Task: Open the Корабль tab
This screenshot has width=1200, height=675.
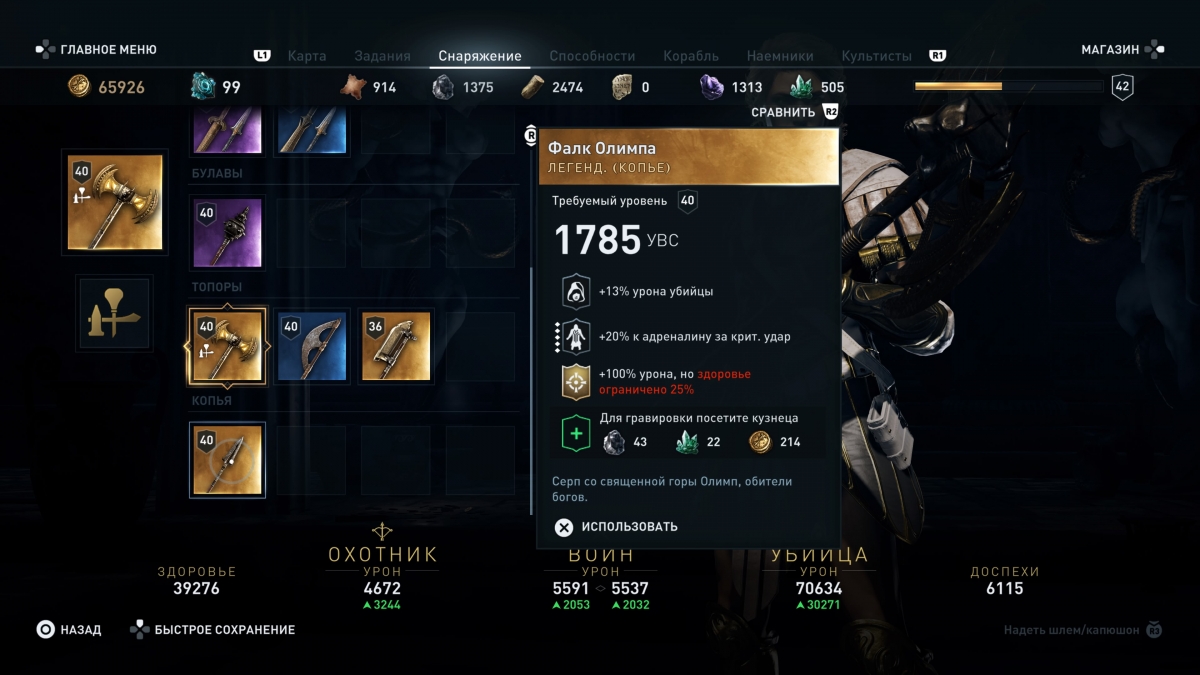Action: coord(691,56)
